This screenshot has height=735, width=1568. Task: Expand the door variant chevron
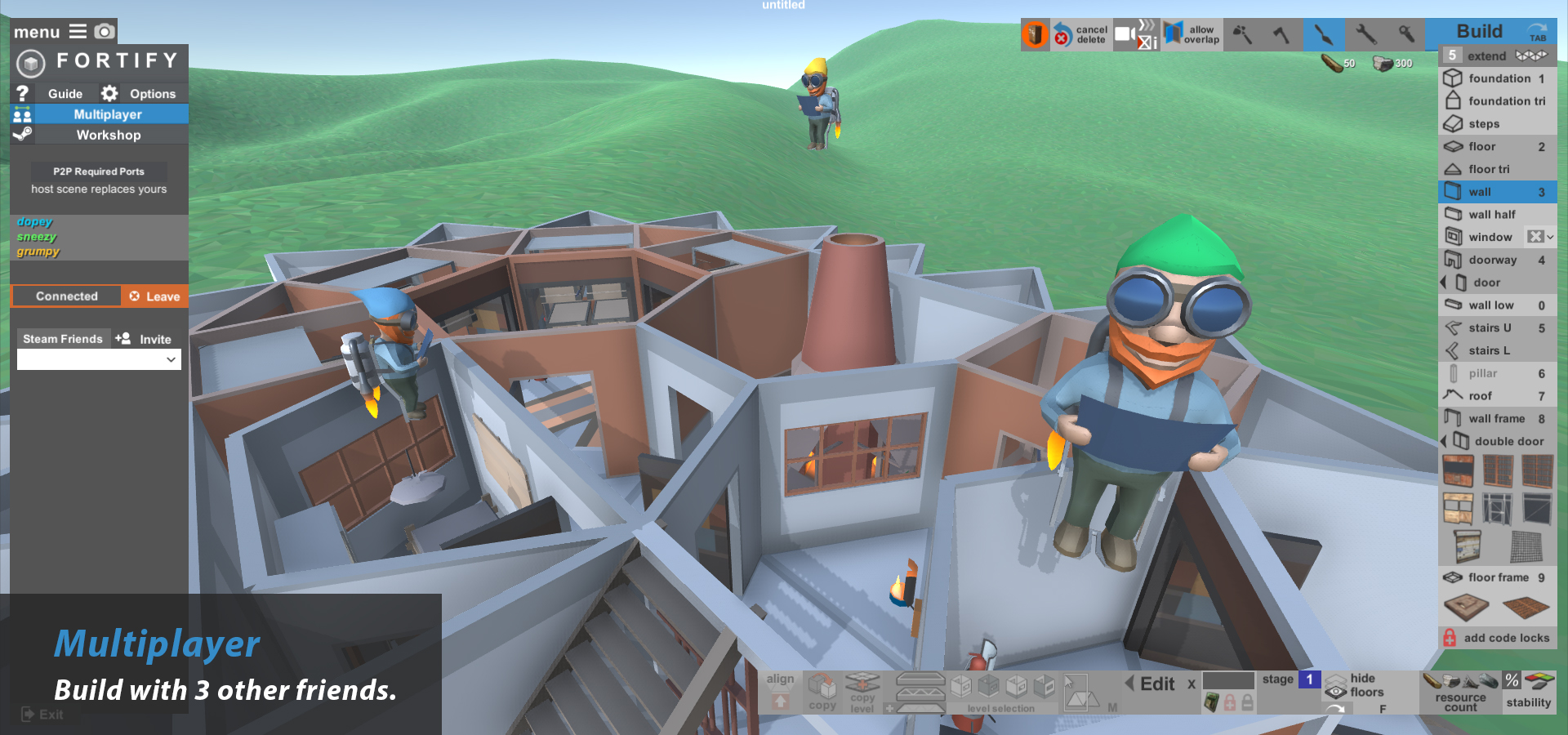click(1443, 283)
